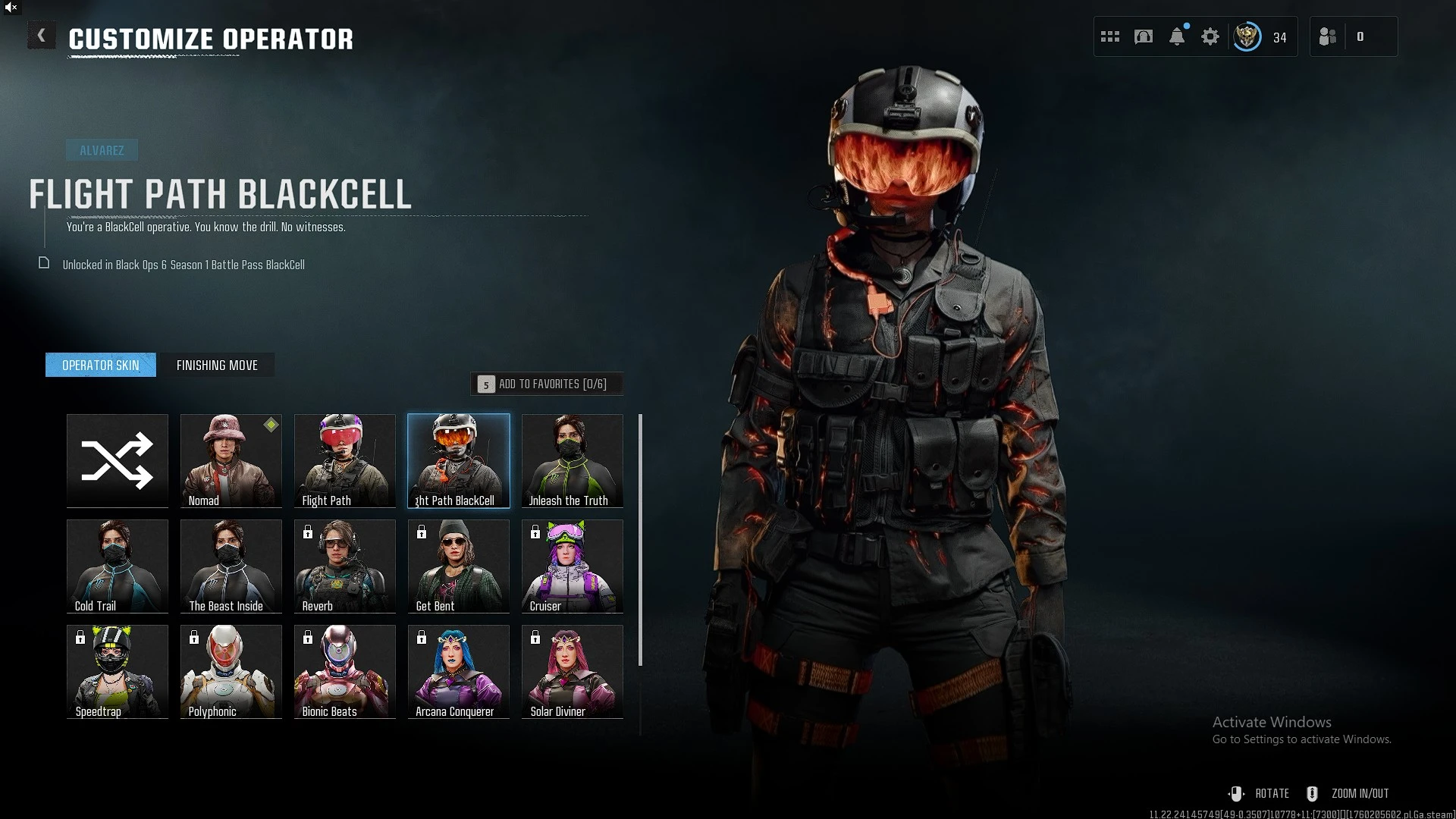Open the notifications bell
The width and height of the screenshot is (1456, 819).
[x=1176, y=36]
